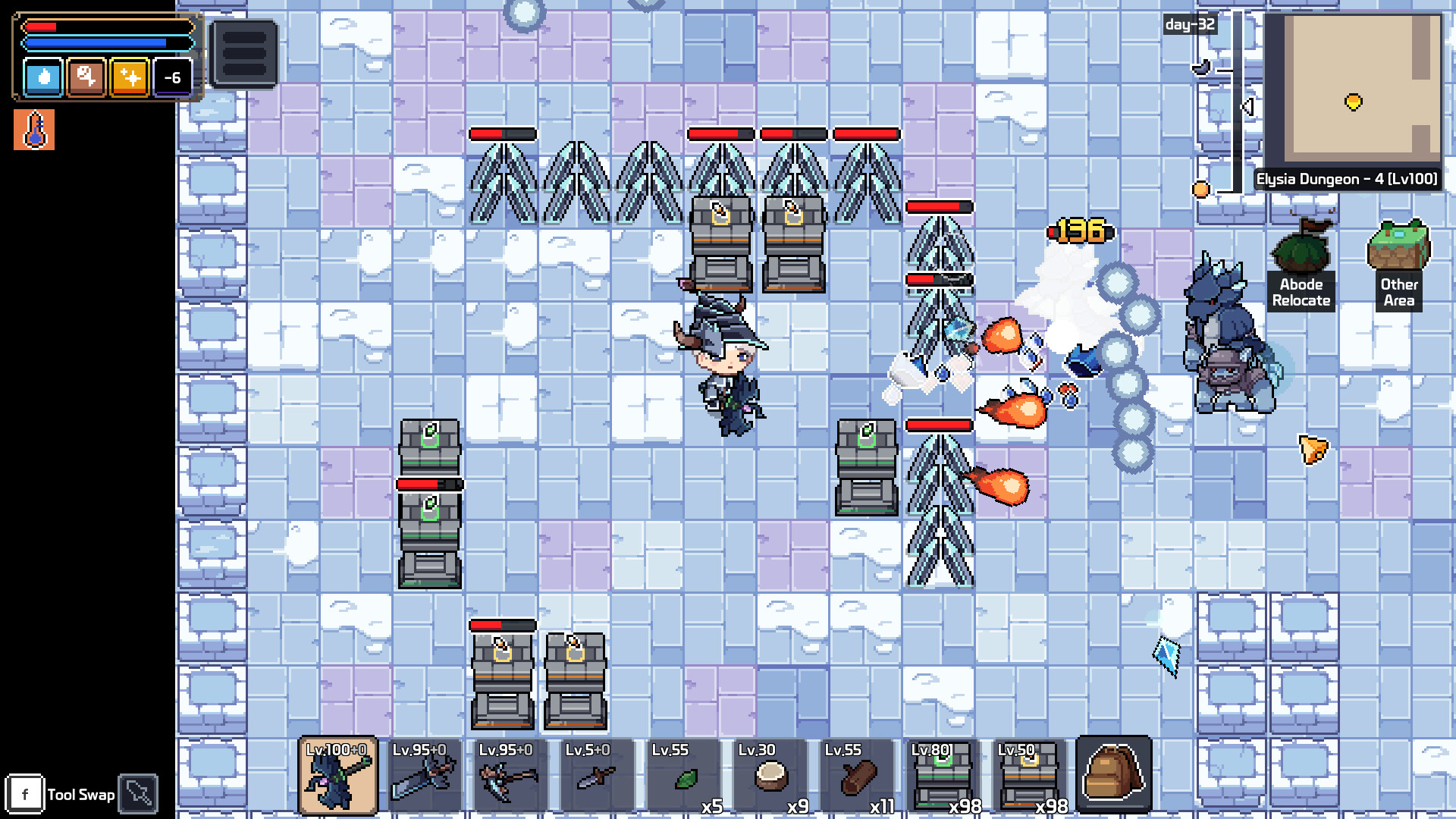The width and height of the screenshot is (1456, 819).
Task: Select the Lv.55 wood log stack
Action: (854, 773)
